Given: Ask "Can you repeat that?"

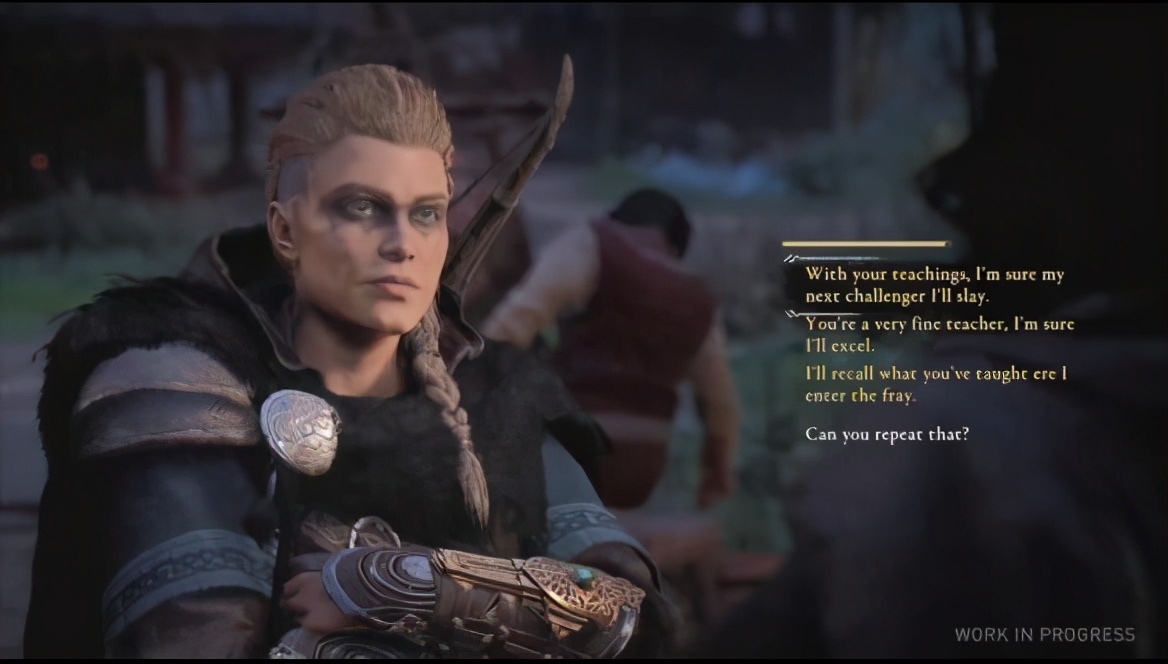Looking at the screenshot, I should [x=887, y=434].
